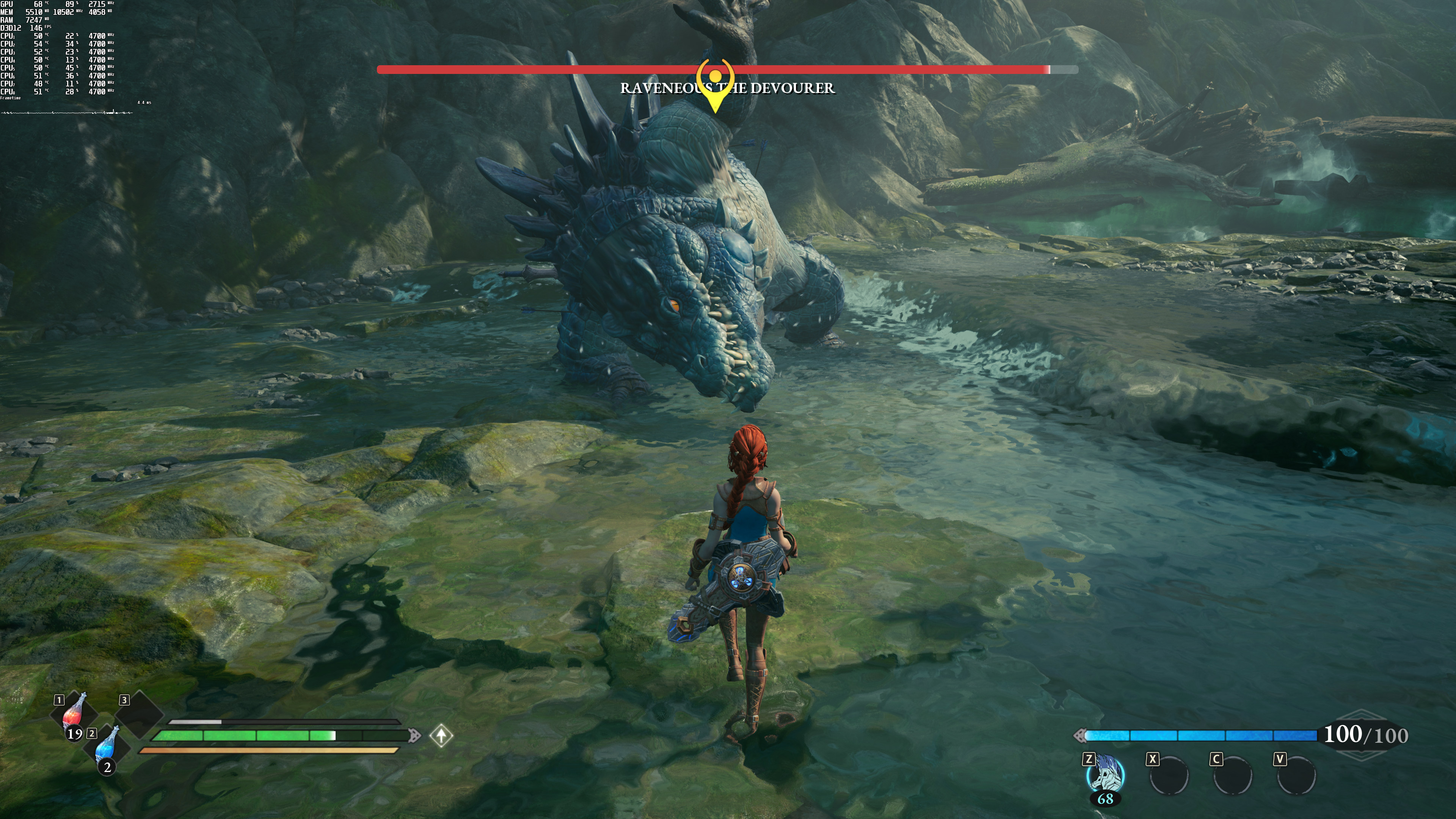Viewport: 1456px width, 819px height.
Task: Click the upward arrow diamond icon
Action: coord(441,735)
